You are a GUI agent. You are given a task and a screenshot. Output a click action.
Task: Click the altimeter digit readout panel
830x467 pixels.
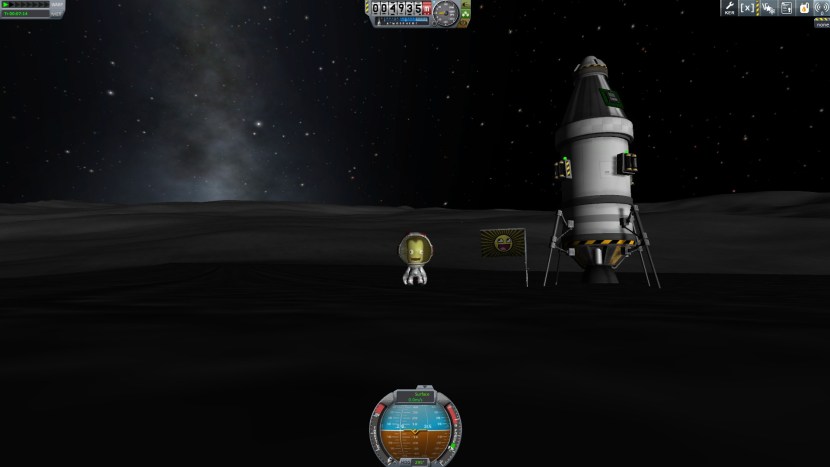click(401, 8)
